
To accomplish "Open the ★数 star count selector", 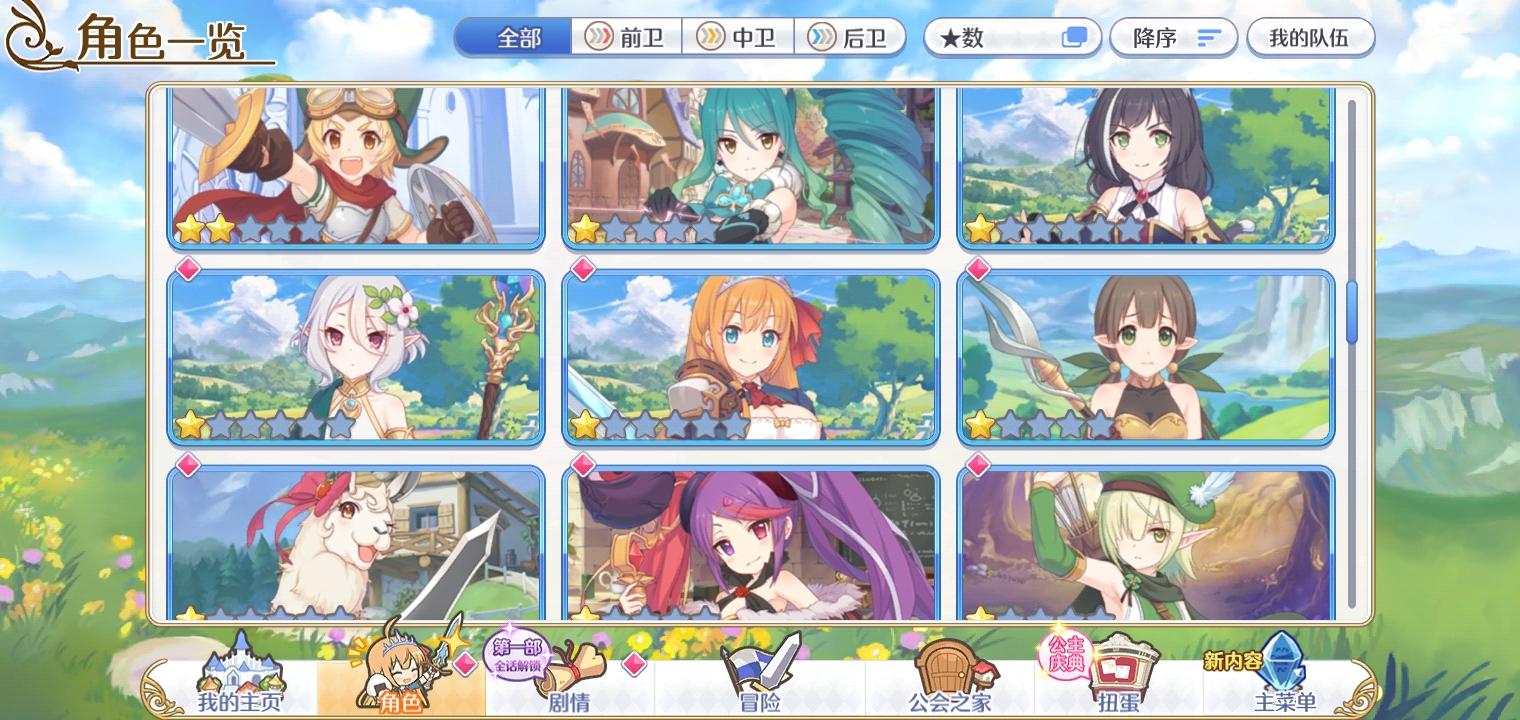I will tap(1012, 38).
